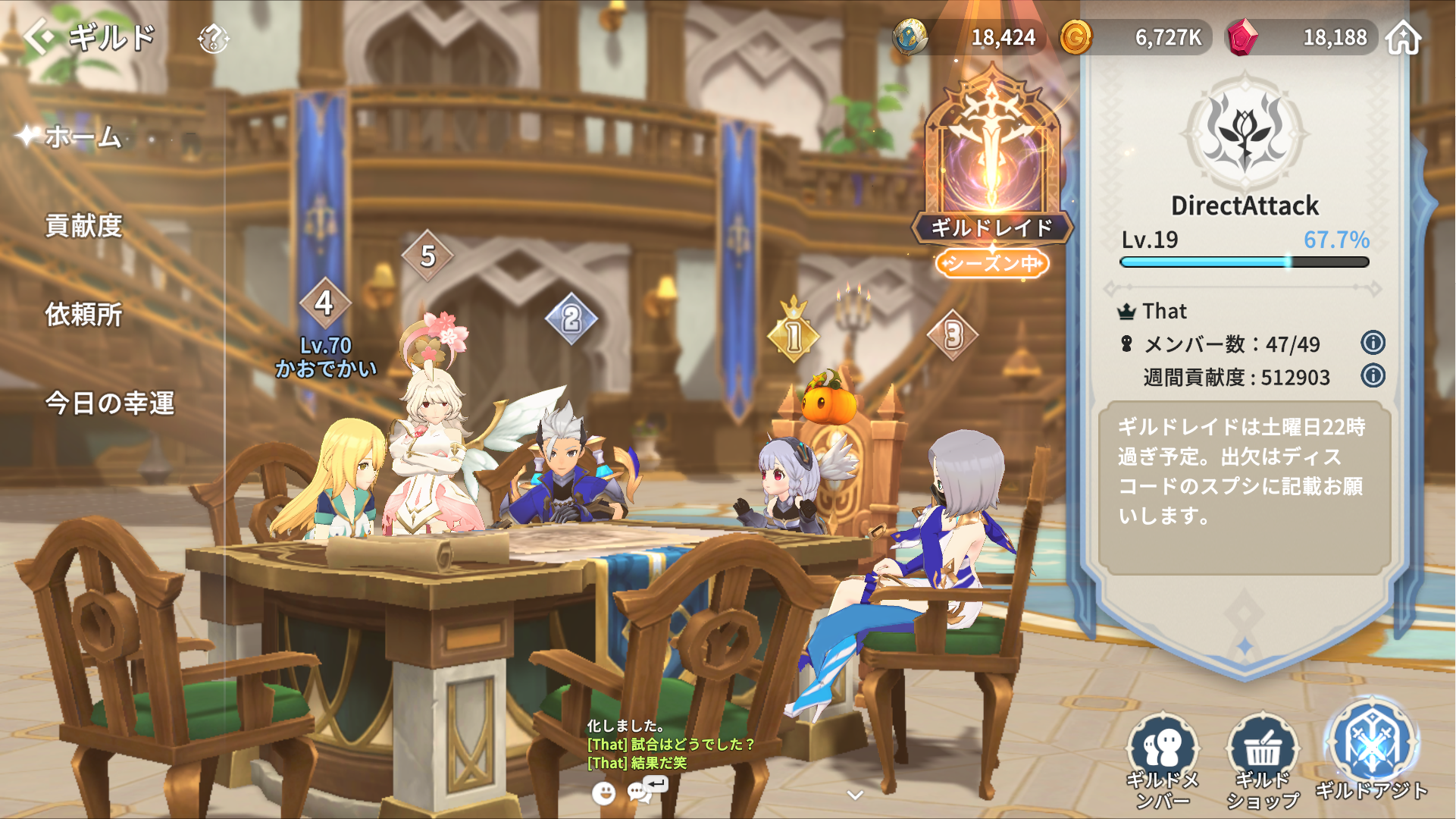Screen dimensions: 1456x819
Task: Enter the ギルドアジト guild hideout
Action: click(x=1371, y=751)
